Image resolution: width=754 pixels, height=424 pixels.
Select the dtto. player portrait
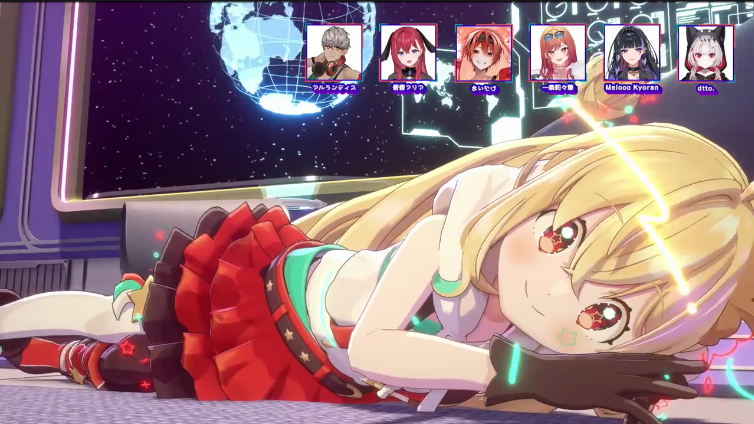[x=706, y=53]
